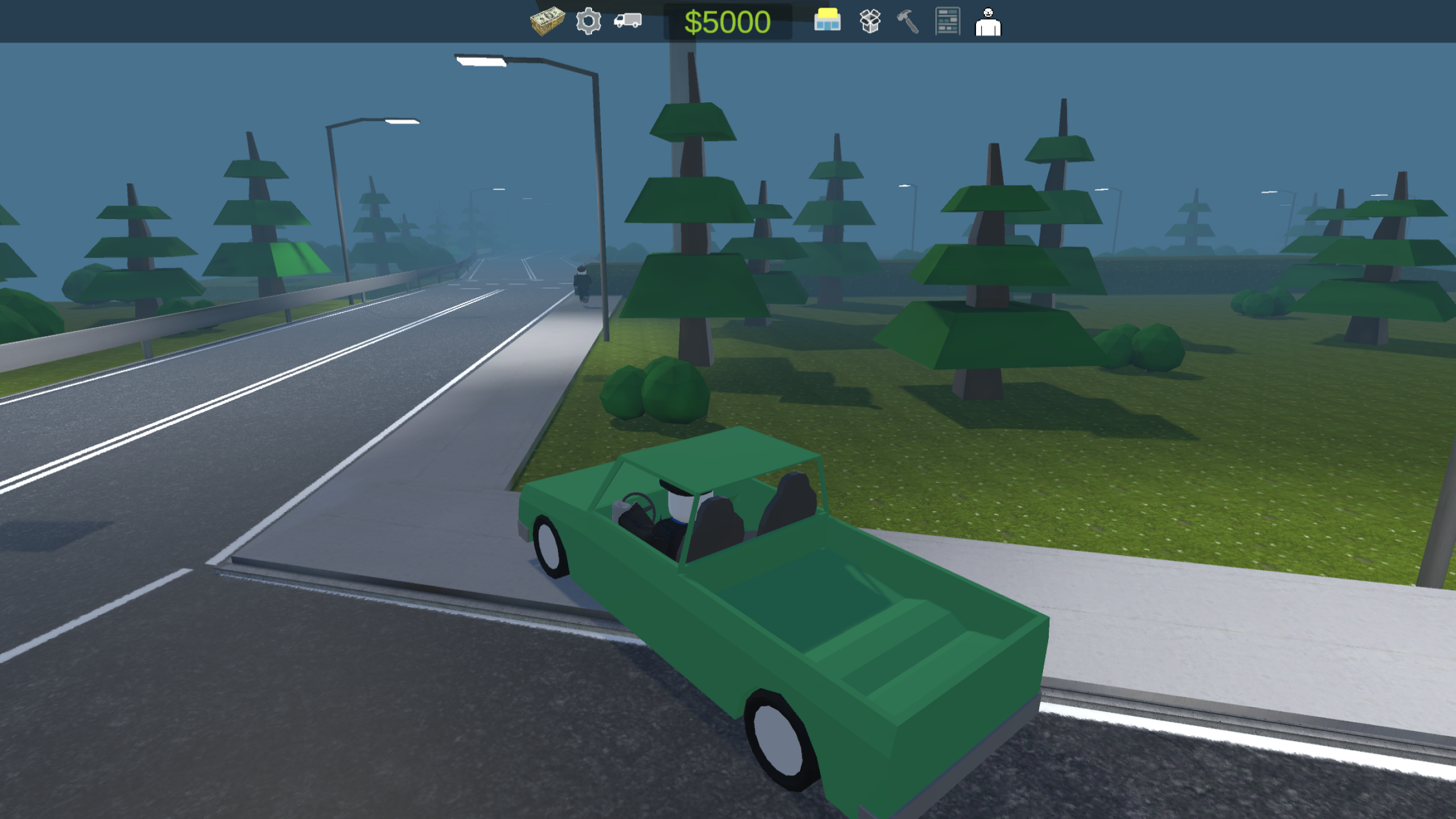The image size is (1456, 819).
Task: Open the gear settings menu
Action: 589,23
